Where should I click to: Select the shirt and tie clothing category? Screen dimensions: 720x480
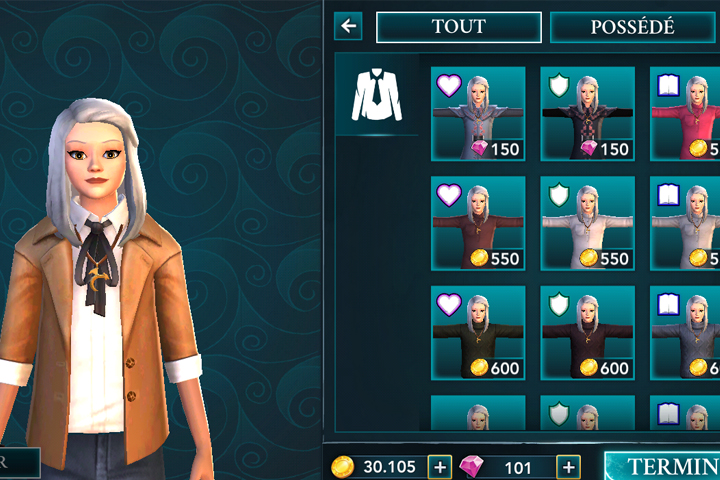point(377,94)
